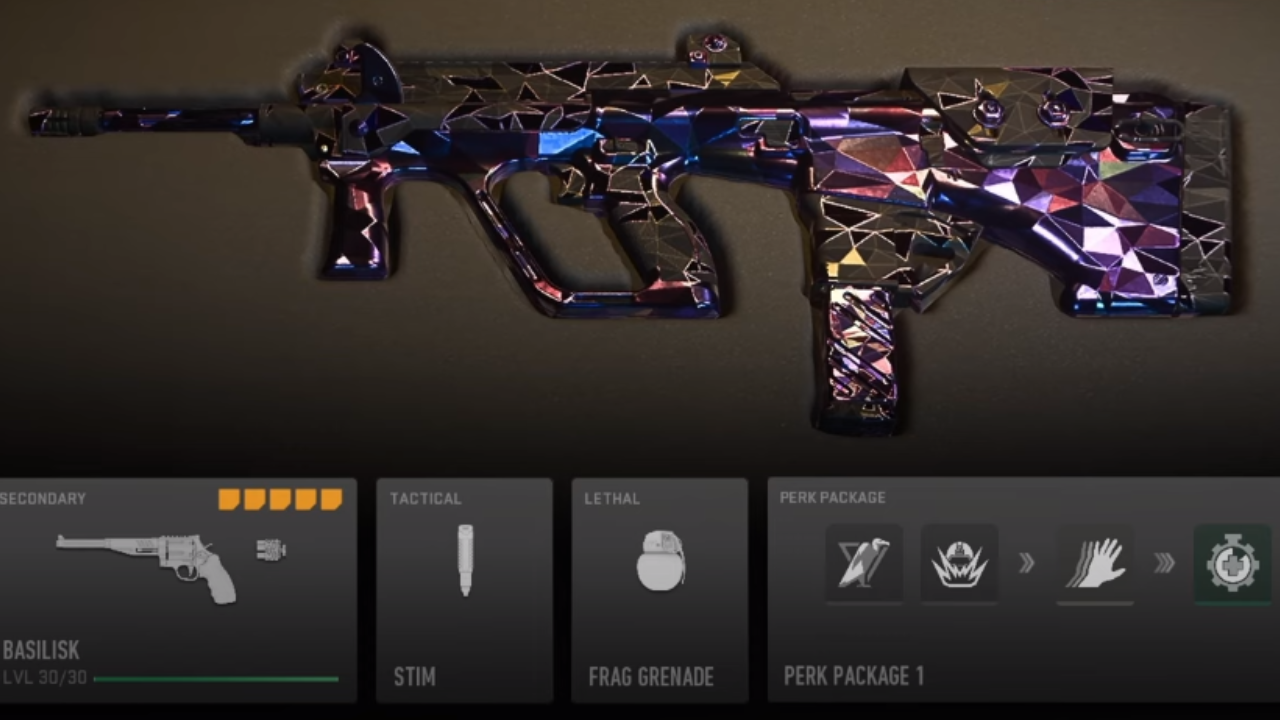
Task: Select the gear-cross ultimate perk icon
Action: pos(1232,564)
